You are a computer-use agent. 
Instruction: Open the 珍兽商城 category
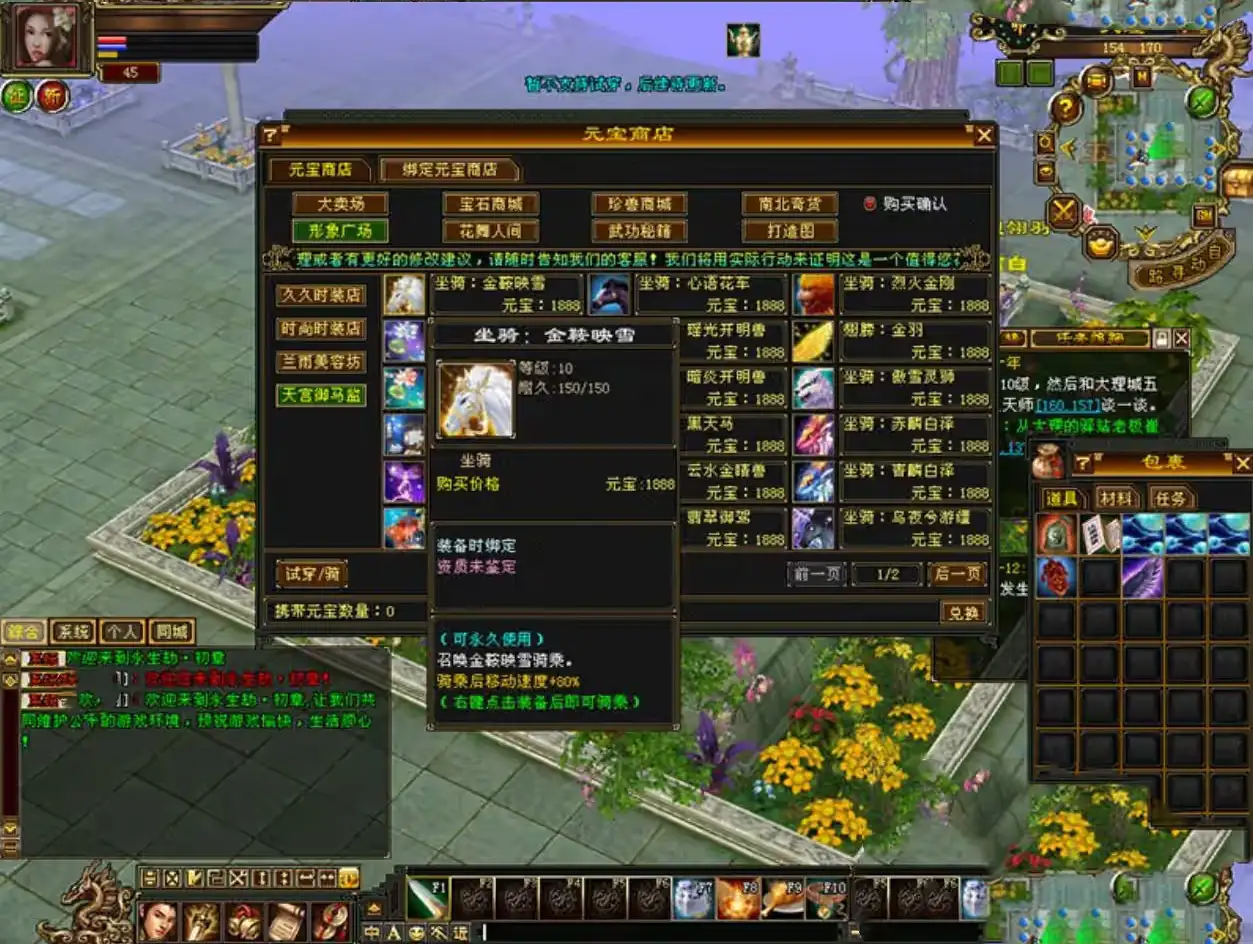(640, 204)
